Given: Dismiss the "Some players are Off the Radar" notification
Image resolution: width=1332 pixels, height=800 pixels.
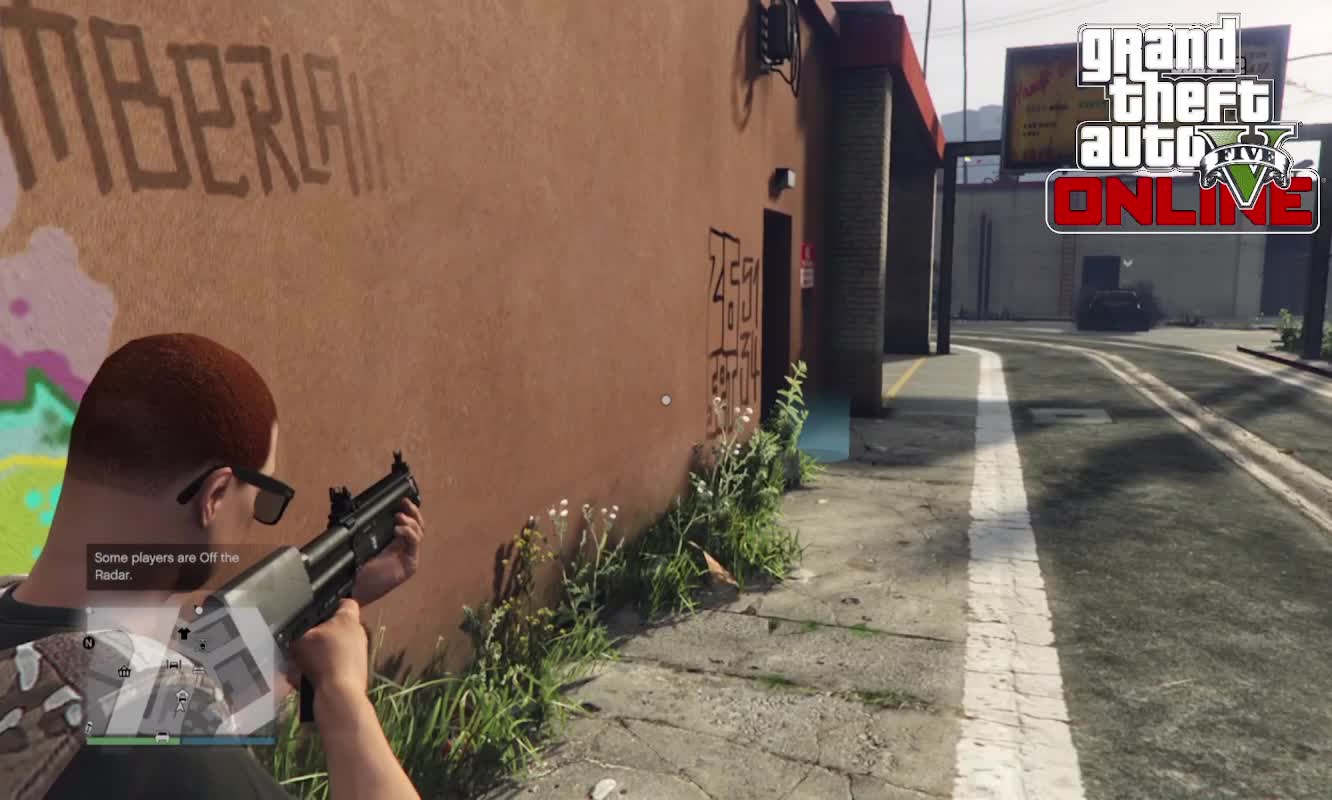Looking at the screenshot, I should point(167,566).
